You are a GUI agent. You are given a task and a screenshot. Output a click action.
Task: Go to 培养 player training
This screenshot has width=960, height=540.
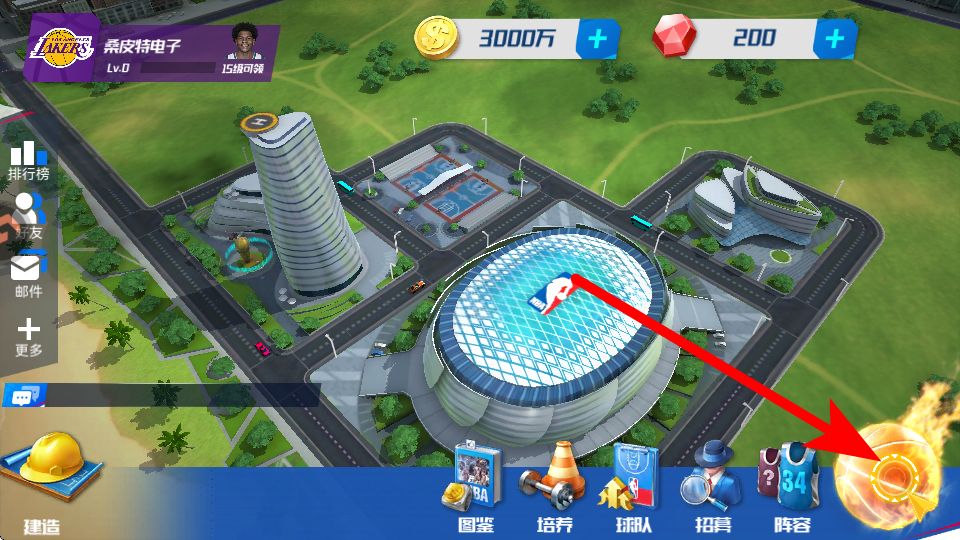tap(547, 488)
